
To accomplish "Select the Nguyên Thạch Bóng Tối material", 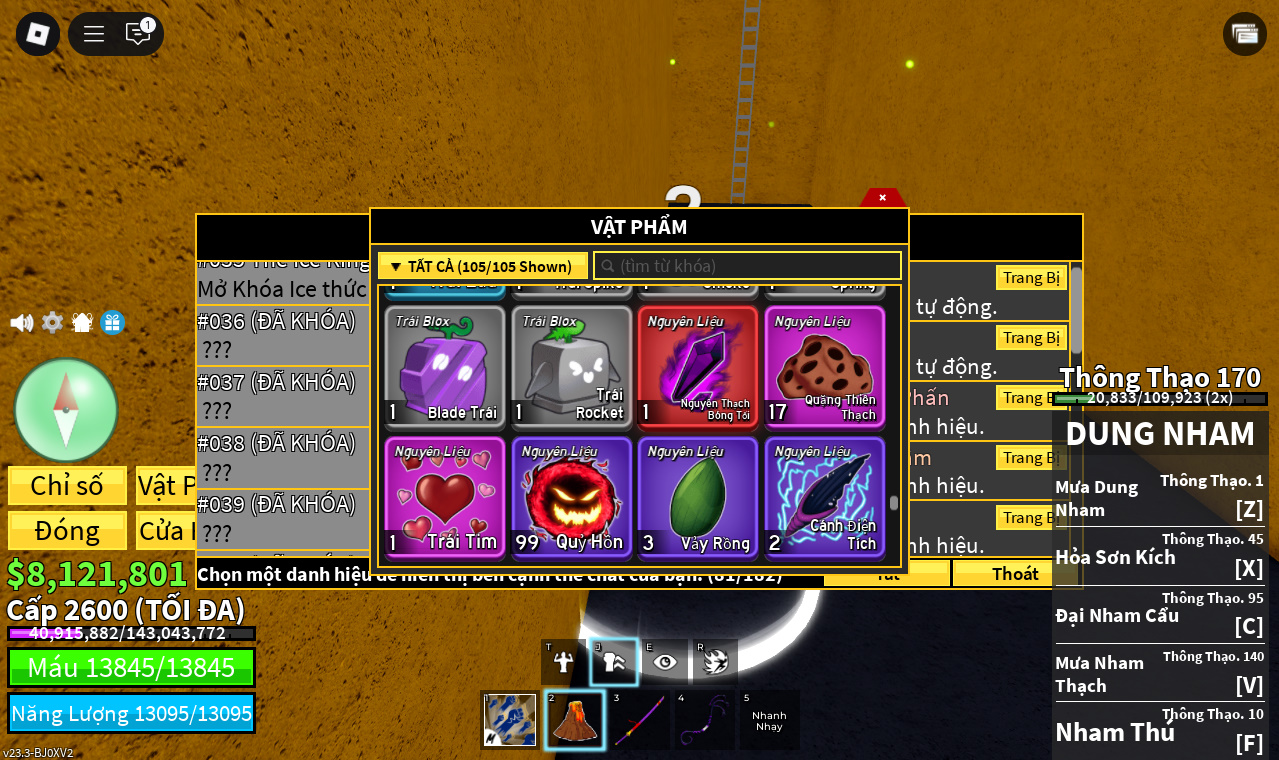I will tap(697, 367).
